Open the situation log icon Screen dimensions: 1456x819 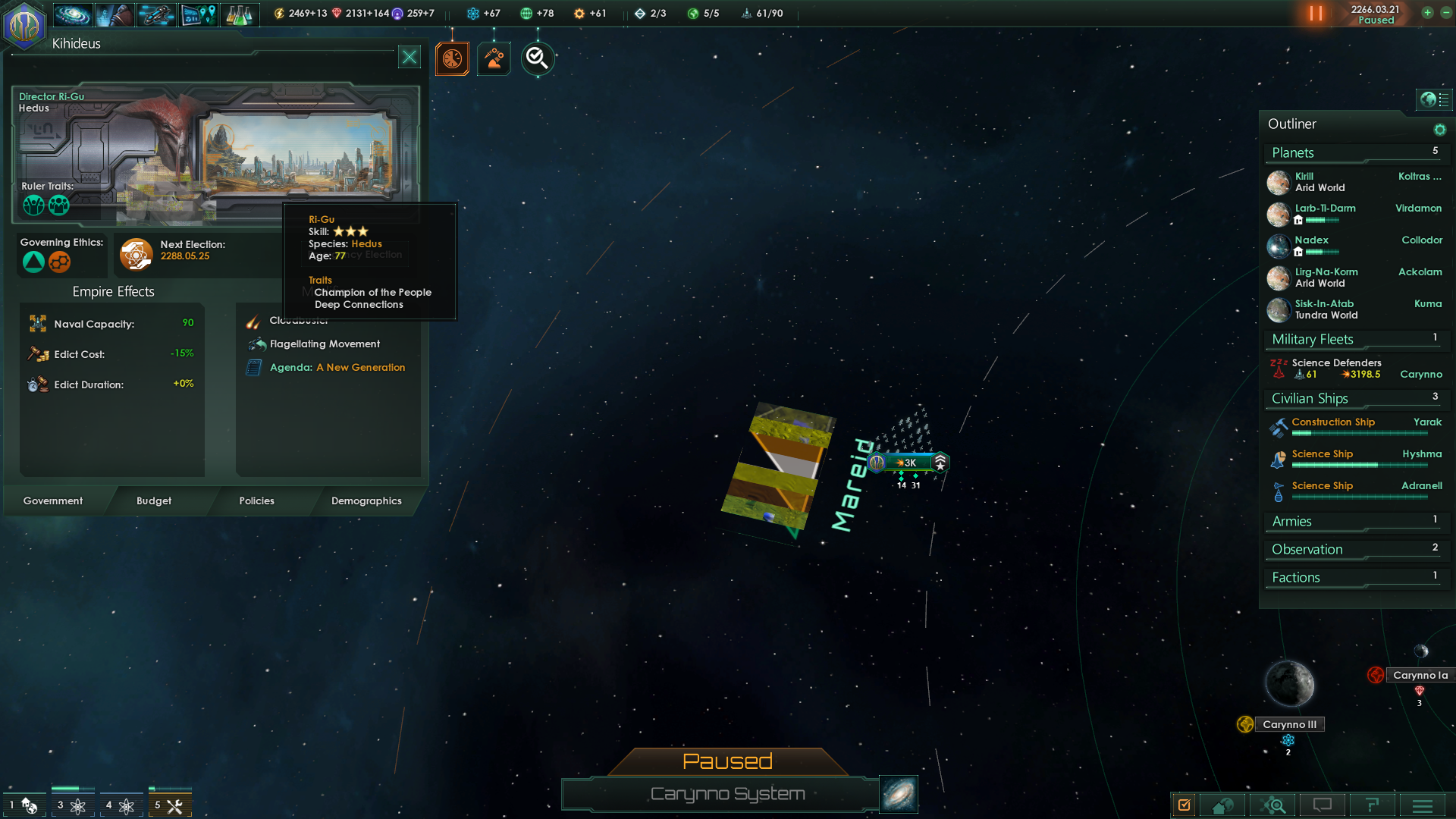click(198, 14)
